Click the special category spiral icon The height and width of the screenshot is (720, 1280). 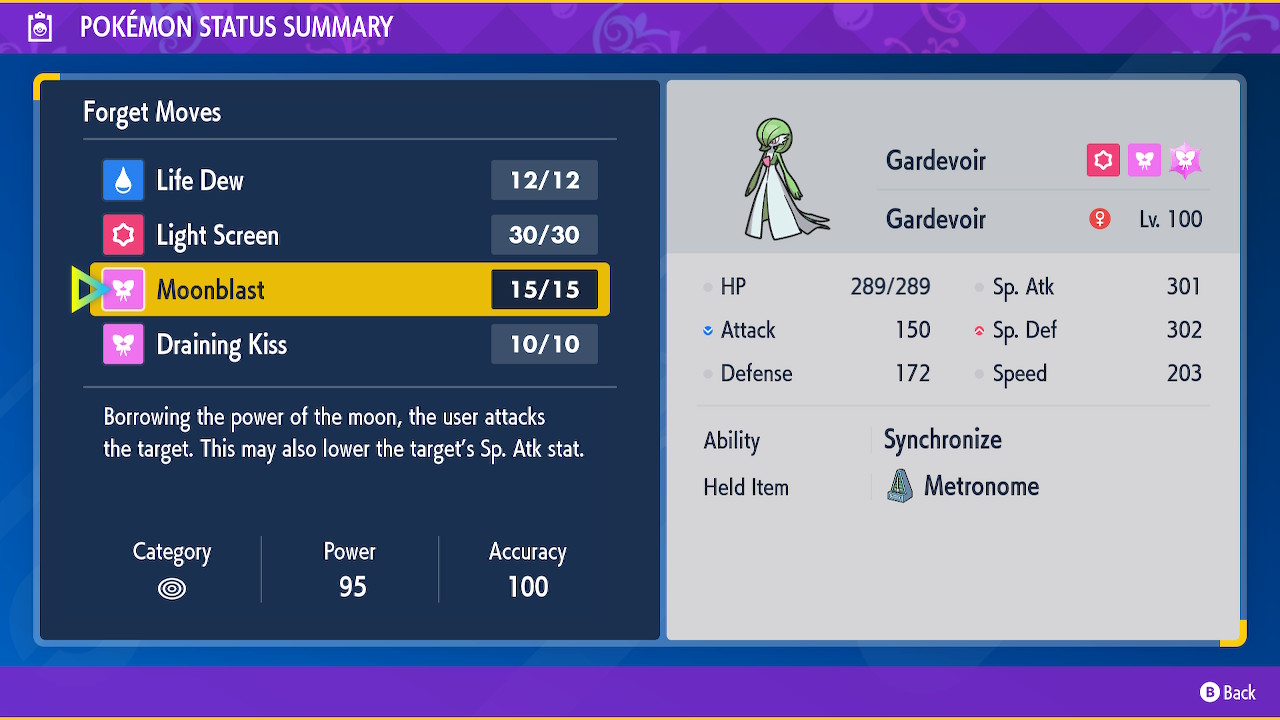tap(171, 589)
